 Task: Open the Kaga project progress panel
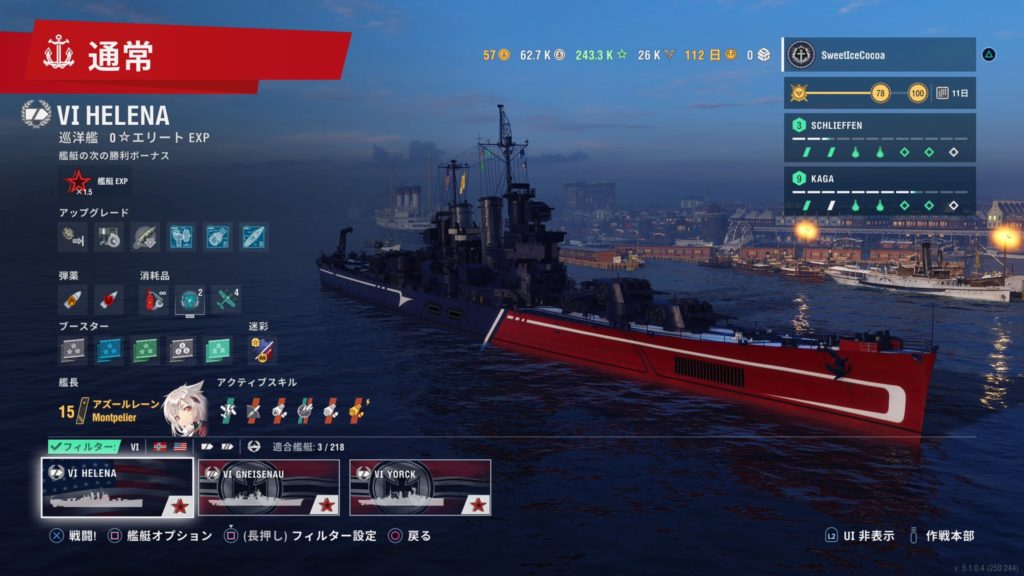(x=878, y=191)
